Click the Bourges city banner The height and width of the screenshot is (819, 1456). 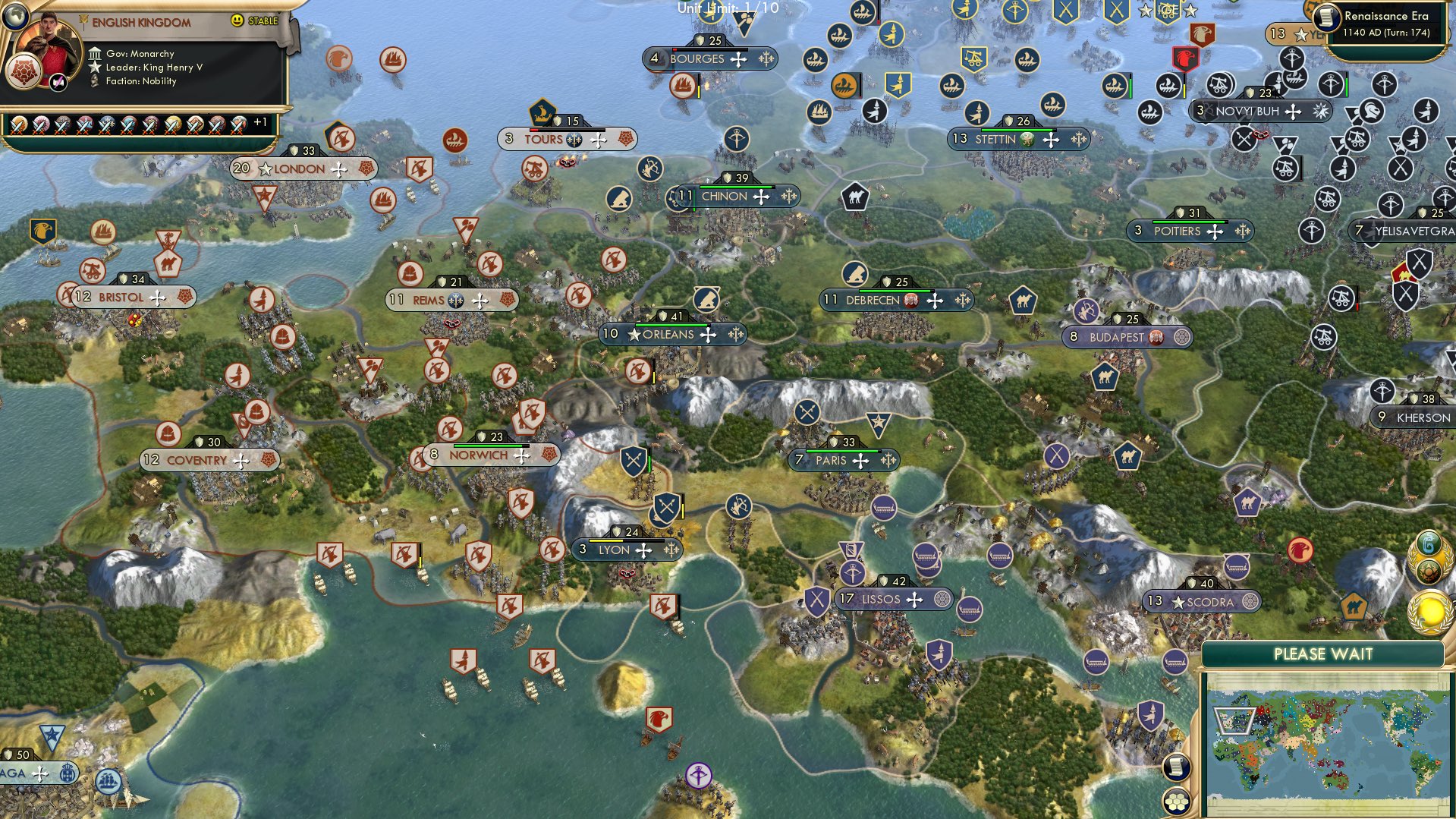click(x=709, y=58)
